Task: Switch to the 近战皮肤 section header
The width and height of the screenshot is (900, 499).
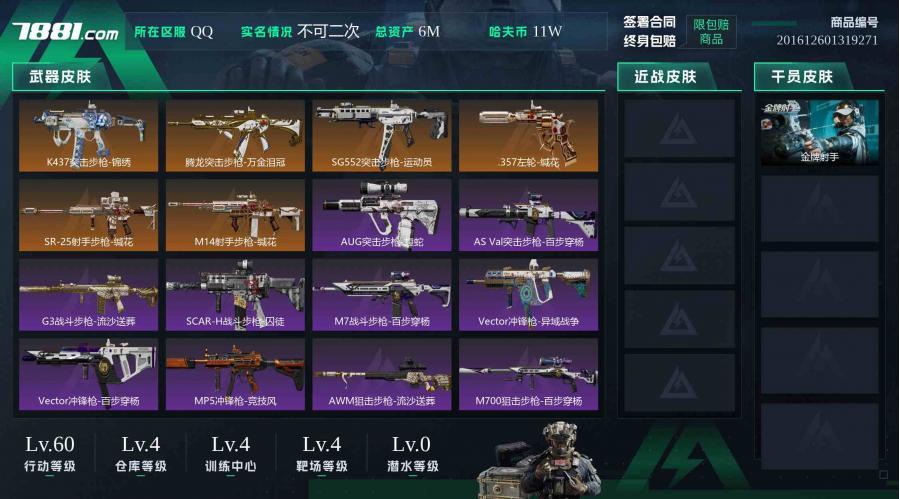Action: click(665, 76)
